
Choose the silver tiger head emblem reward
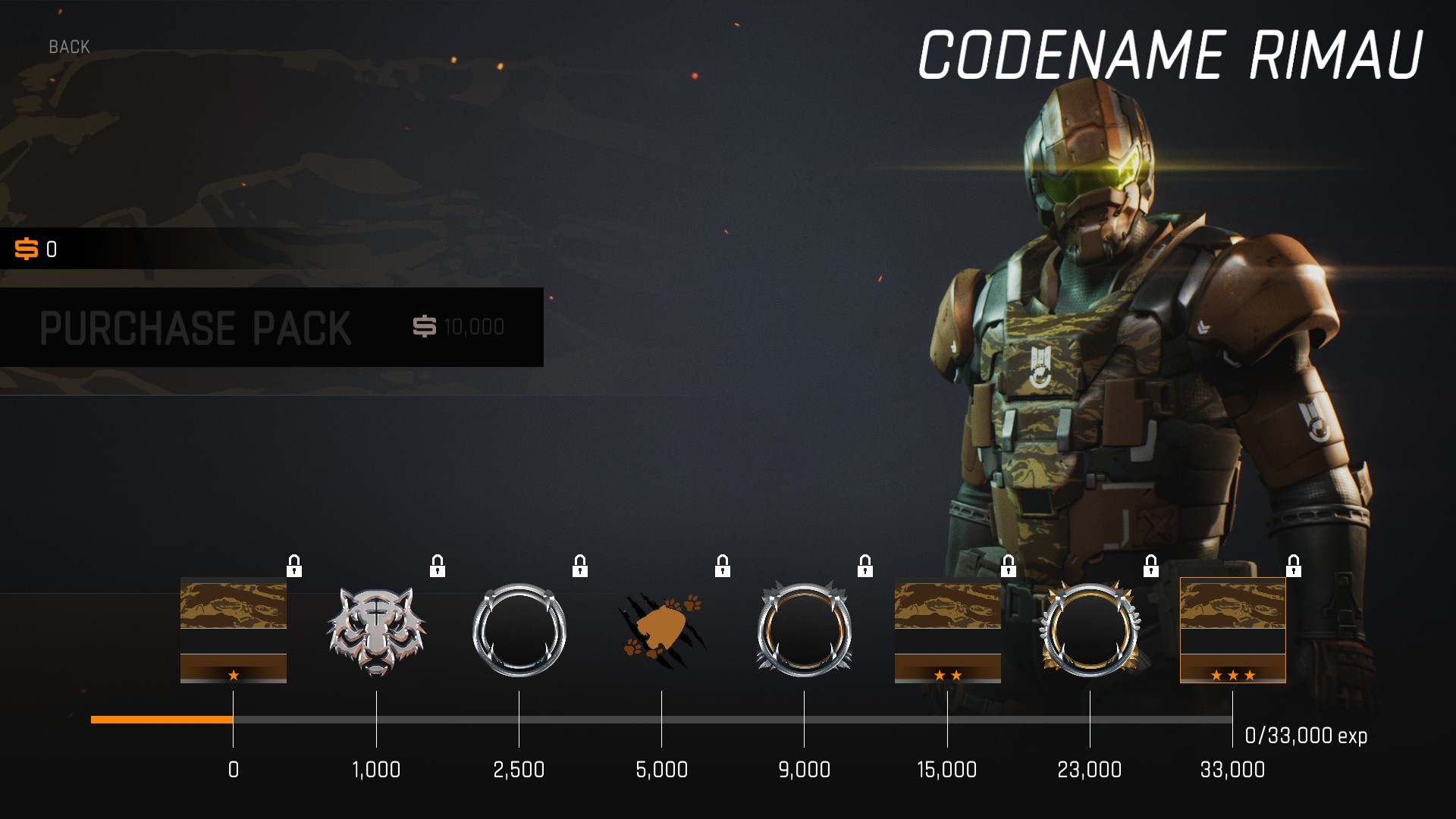(x=376, y=631)
